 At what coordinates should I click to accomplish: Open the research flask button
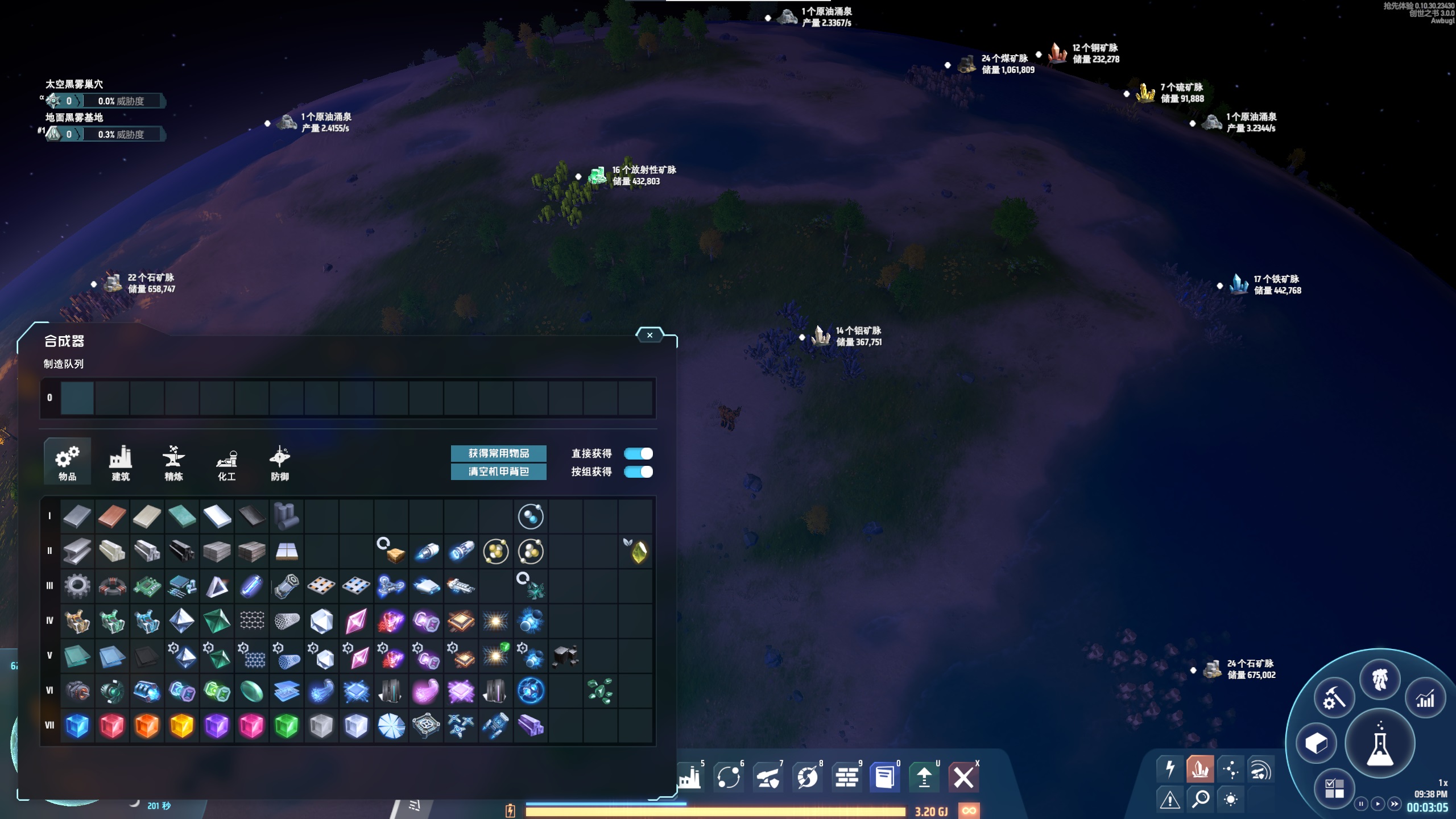pos(1380,744)
